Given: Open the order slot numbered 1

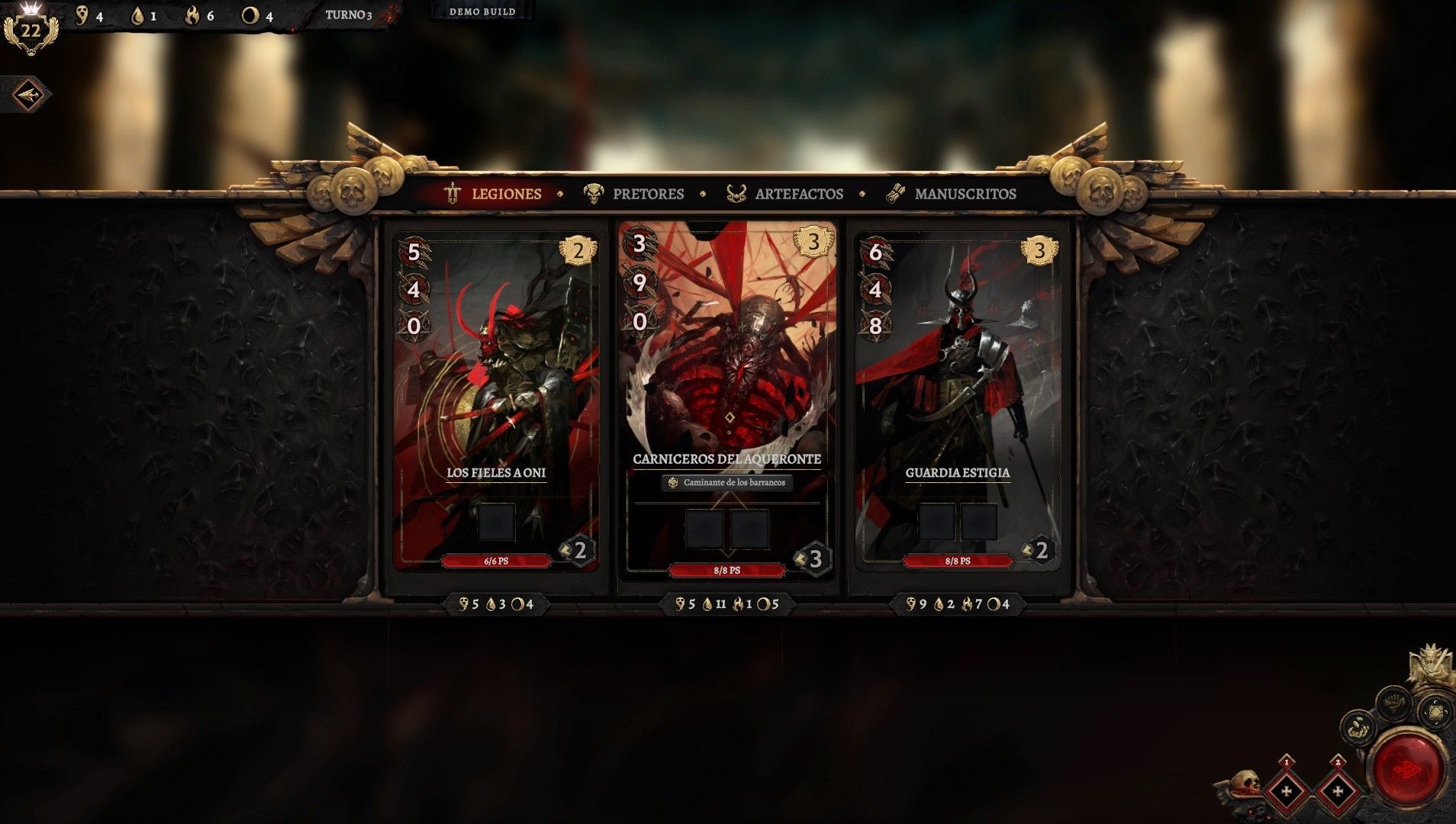Looking at the screenshot, I should coord(1287,790).
